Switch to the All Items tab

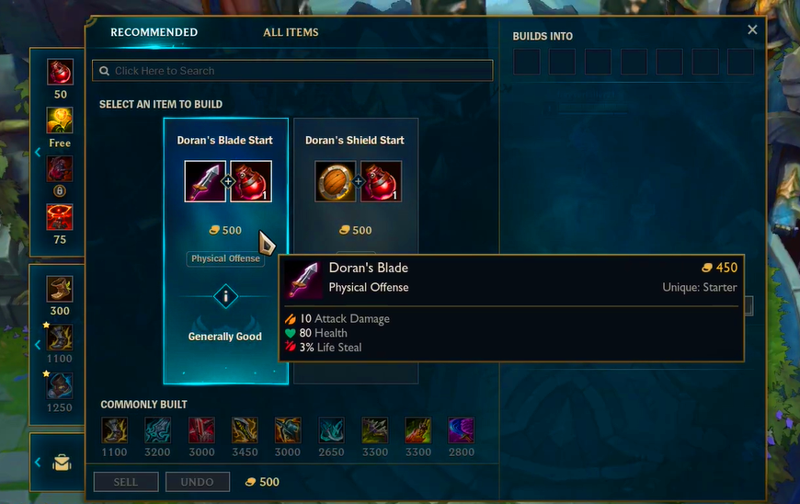coord(290,32)
